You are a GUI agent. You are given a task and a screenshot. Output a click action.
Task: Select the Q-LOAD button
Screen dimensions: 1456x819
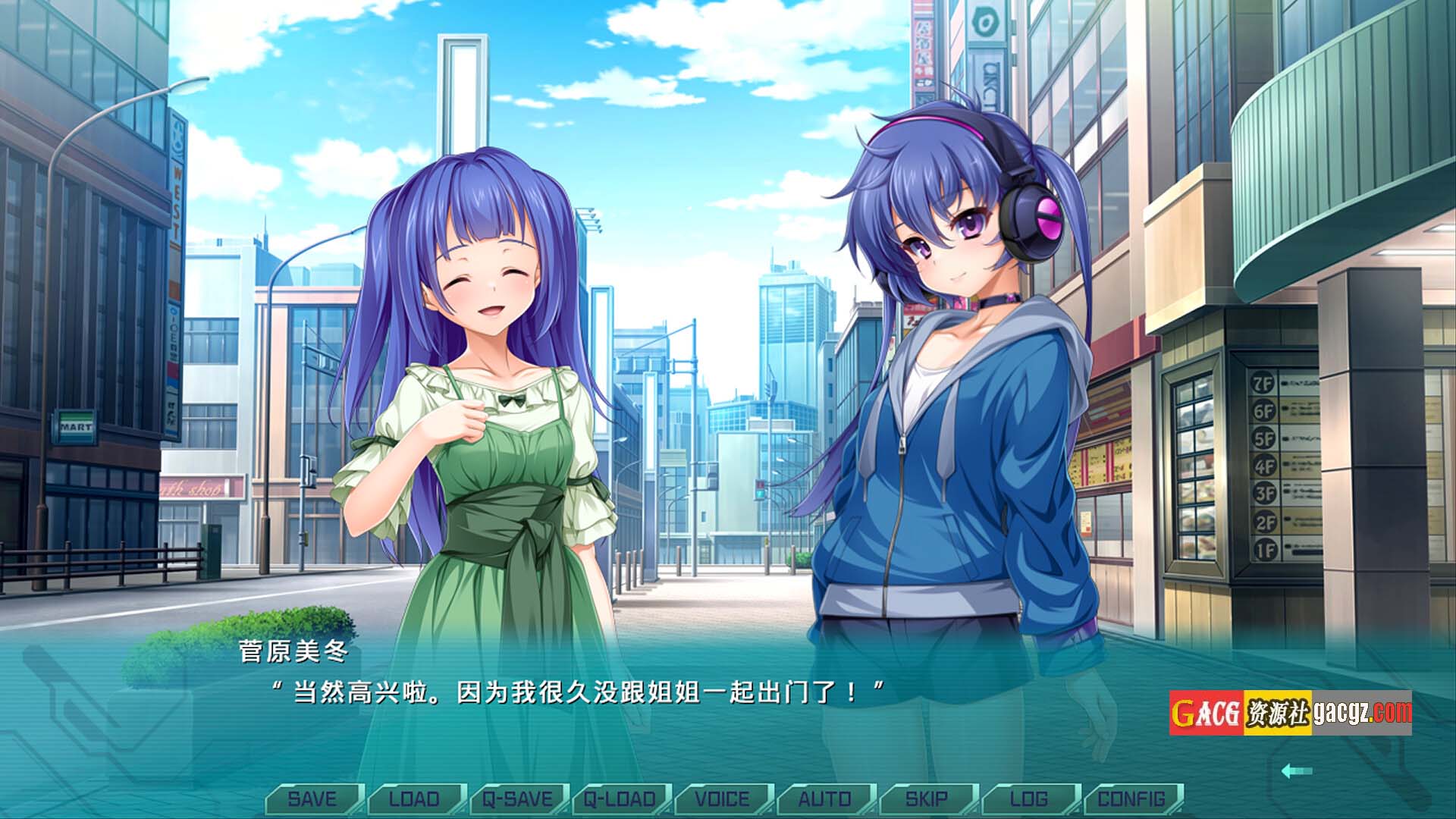point(620,799)
